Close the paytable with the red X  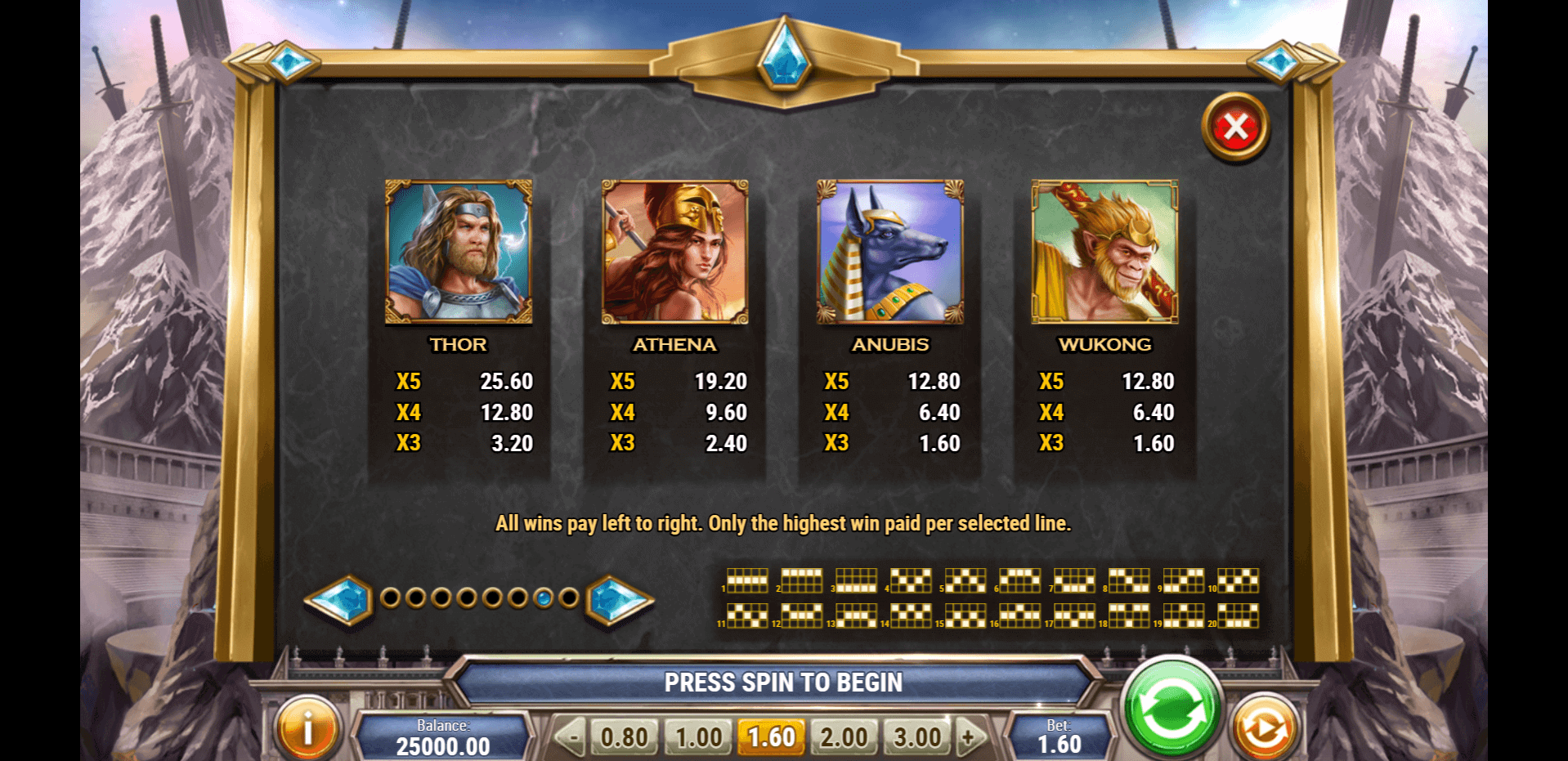1235,128
